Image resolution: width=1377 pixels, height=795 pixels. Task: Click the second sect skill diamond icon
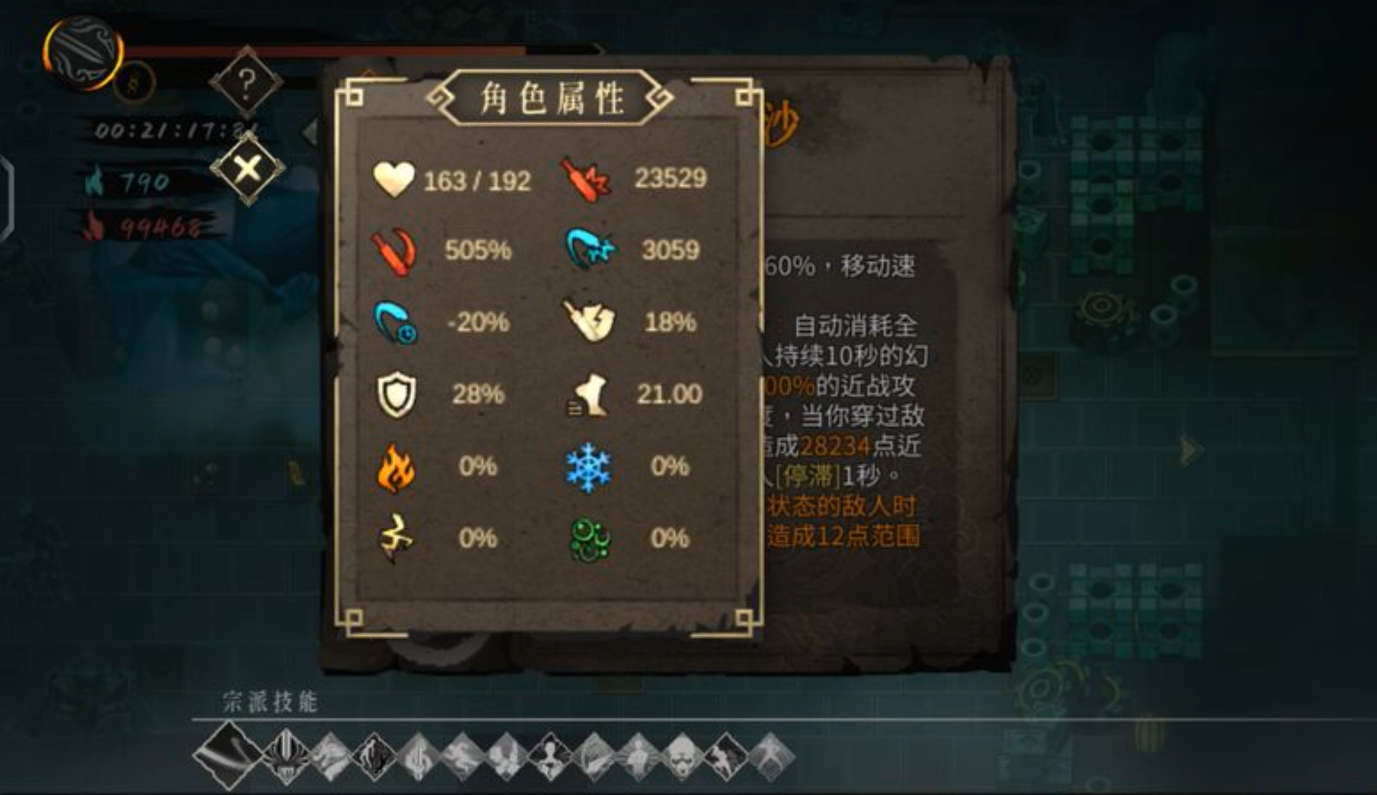(x=283, y=757)
